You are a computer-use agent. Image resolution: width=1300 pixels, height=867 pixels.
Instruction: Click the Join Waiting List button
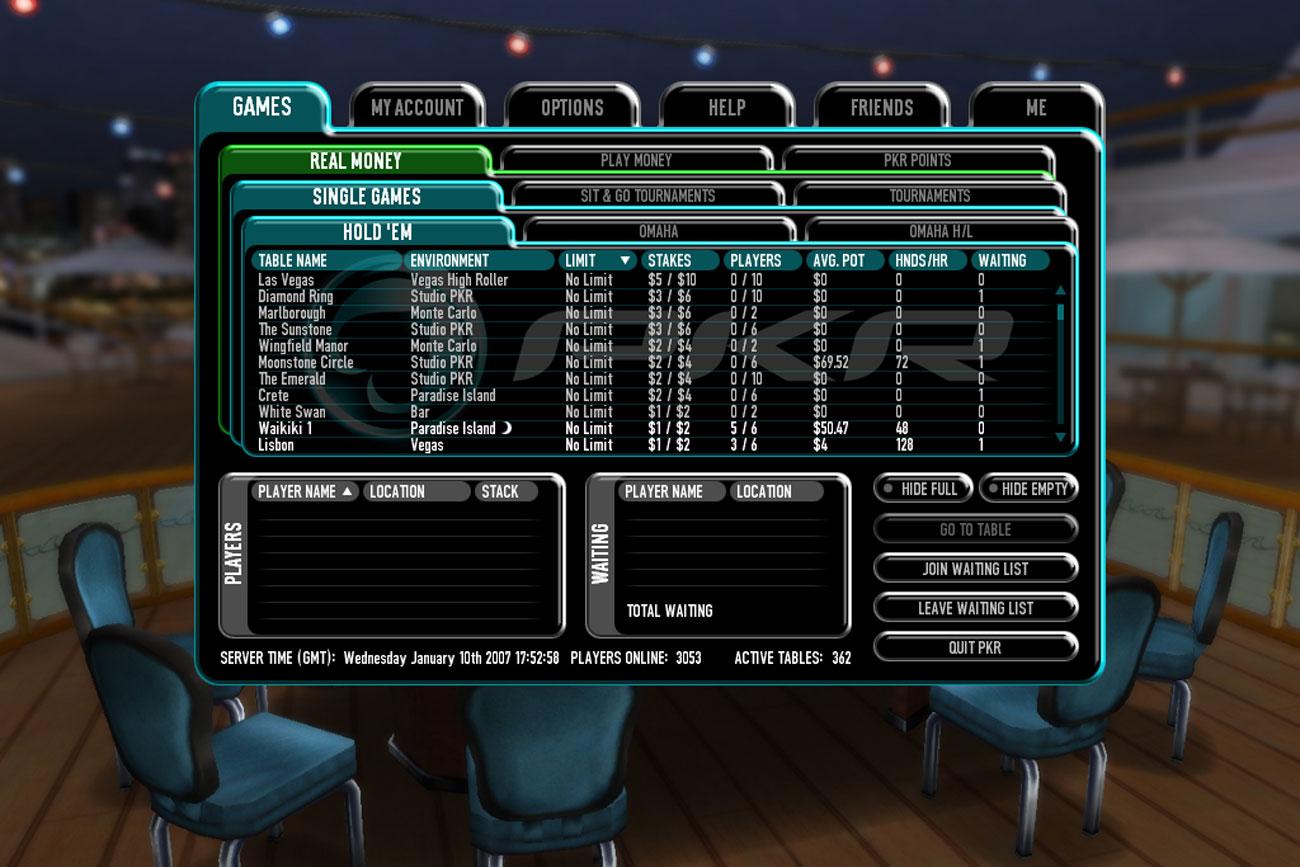point(975,569)
